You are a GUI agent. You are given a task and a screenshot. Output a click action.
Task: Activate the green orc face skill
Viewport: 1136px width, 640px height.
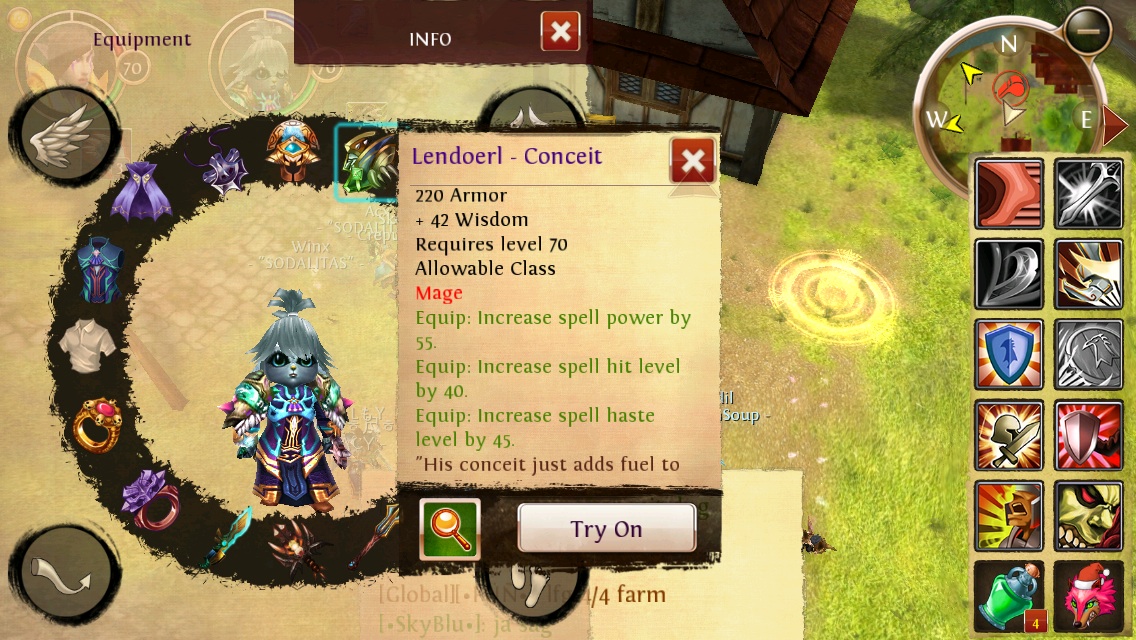[x=1088, y=515]
